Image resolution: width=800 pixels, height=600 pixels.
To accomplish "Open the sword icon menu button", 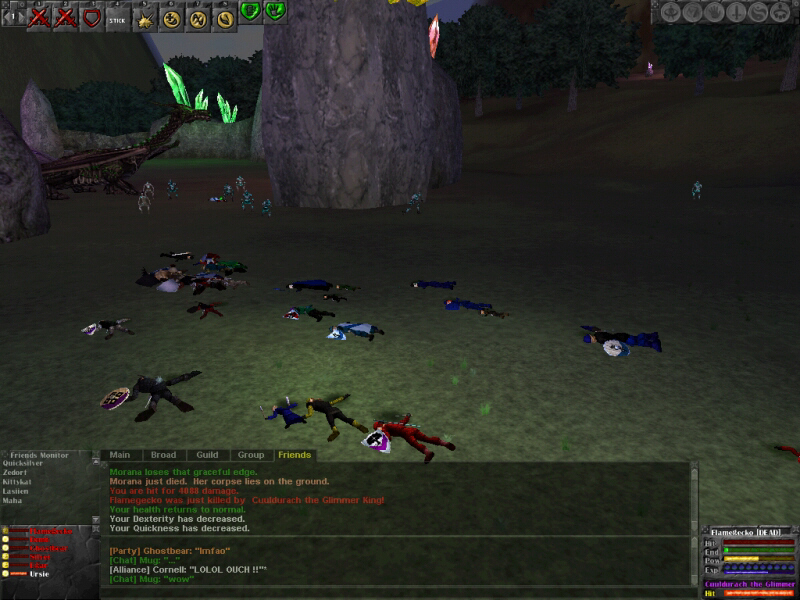I will (x=738, y=12).
